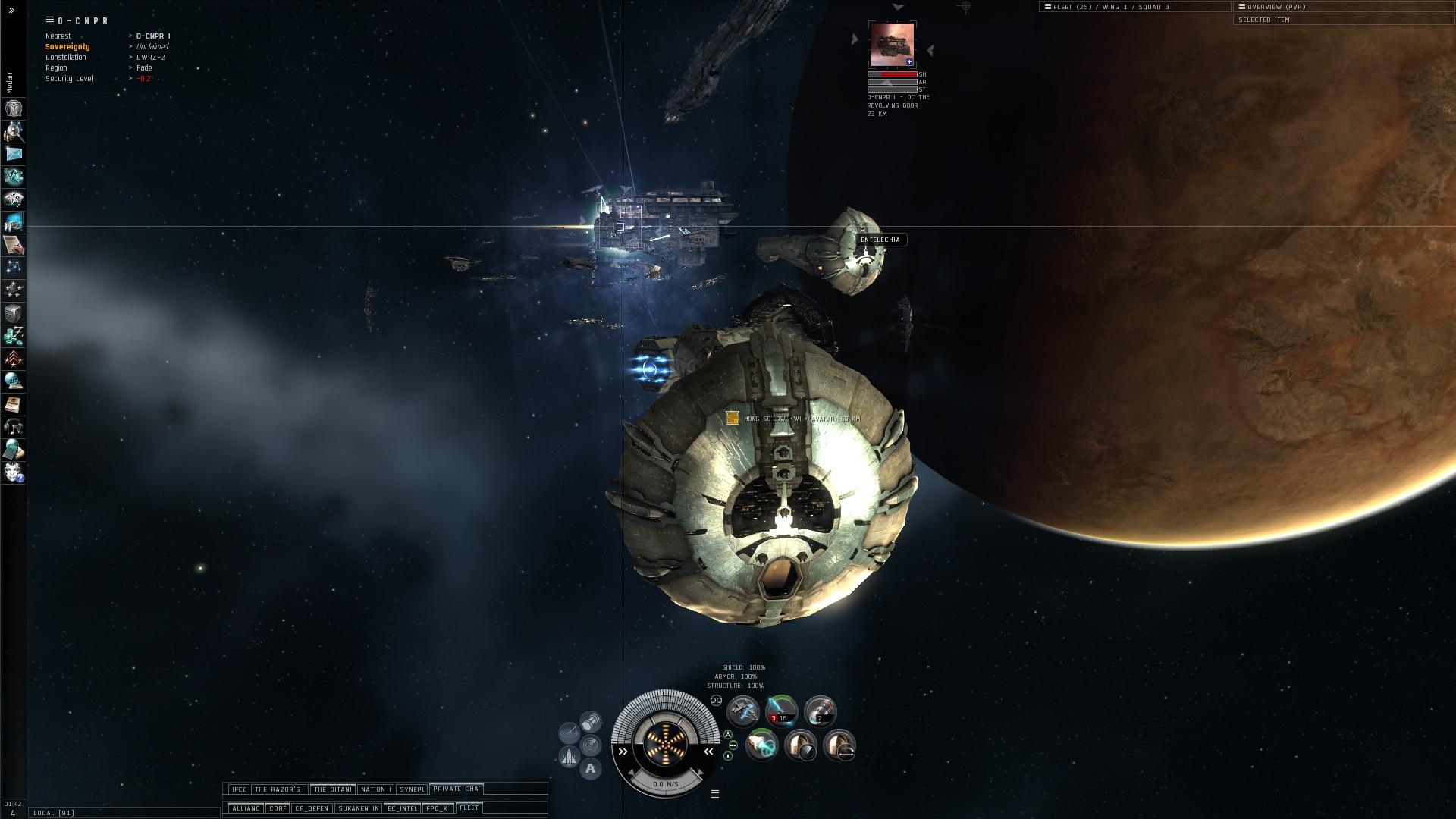Open the scanner radar button
1456x819 pixels.
click(x=590, y=745)
